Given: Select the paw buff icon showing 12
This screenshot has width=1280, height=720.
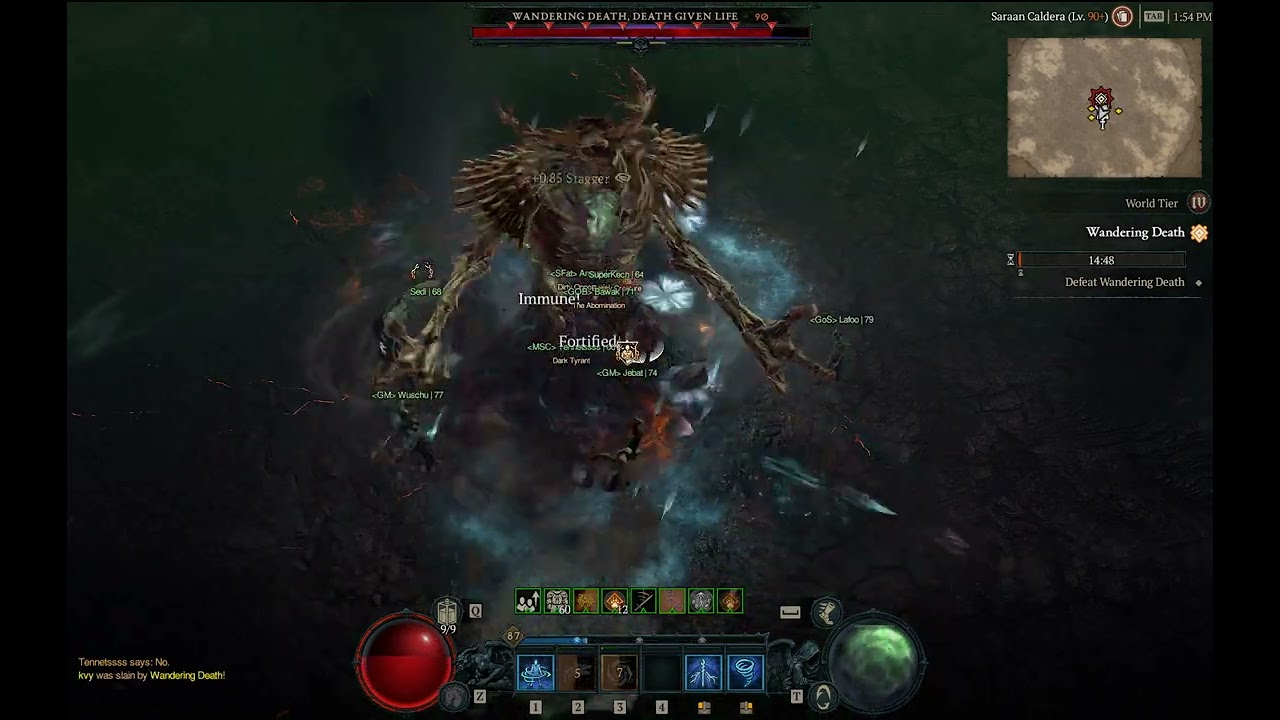Looking at the screenshot, I should 615,601.
